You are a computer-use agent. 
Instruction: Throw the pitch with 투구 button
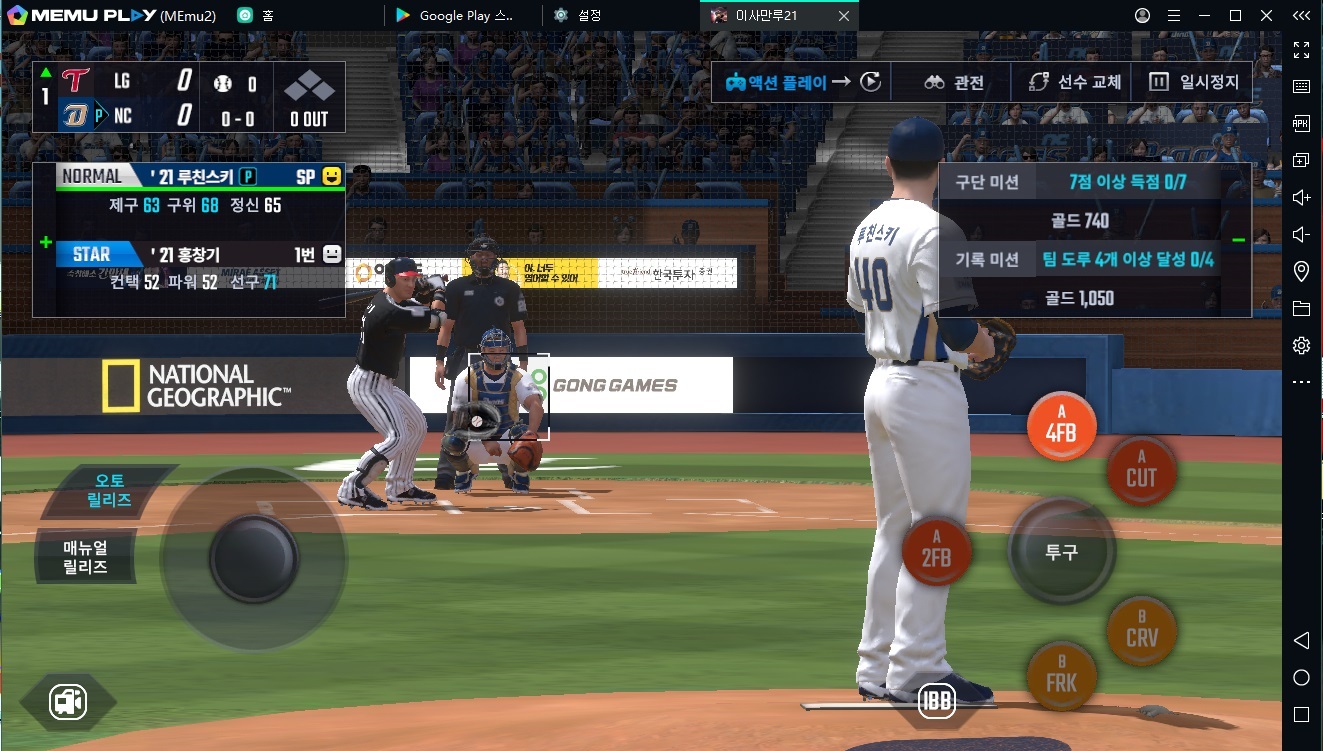click(1061, 551)
